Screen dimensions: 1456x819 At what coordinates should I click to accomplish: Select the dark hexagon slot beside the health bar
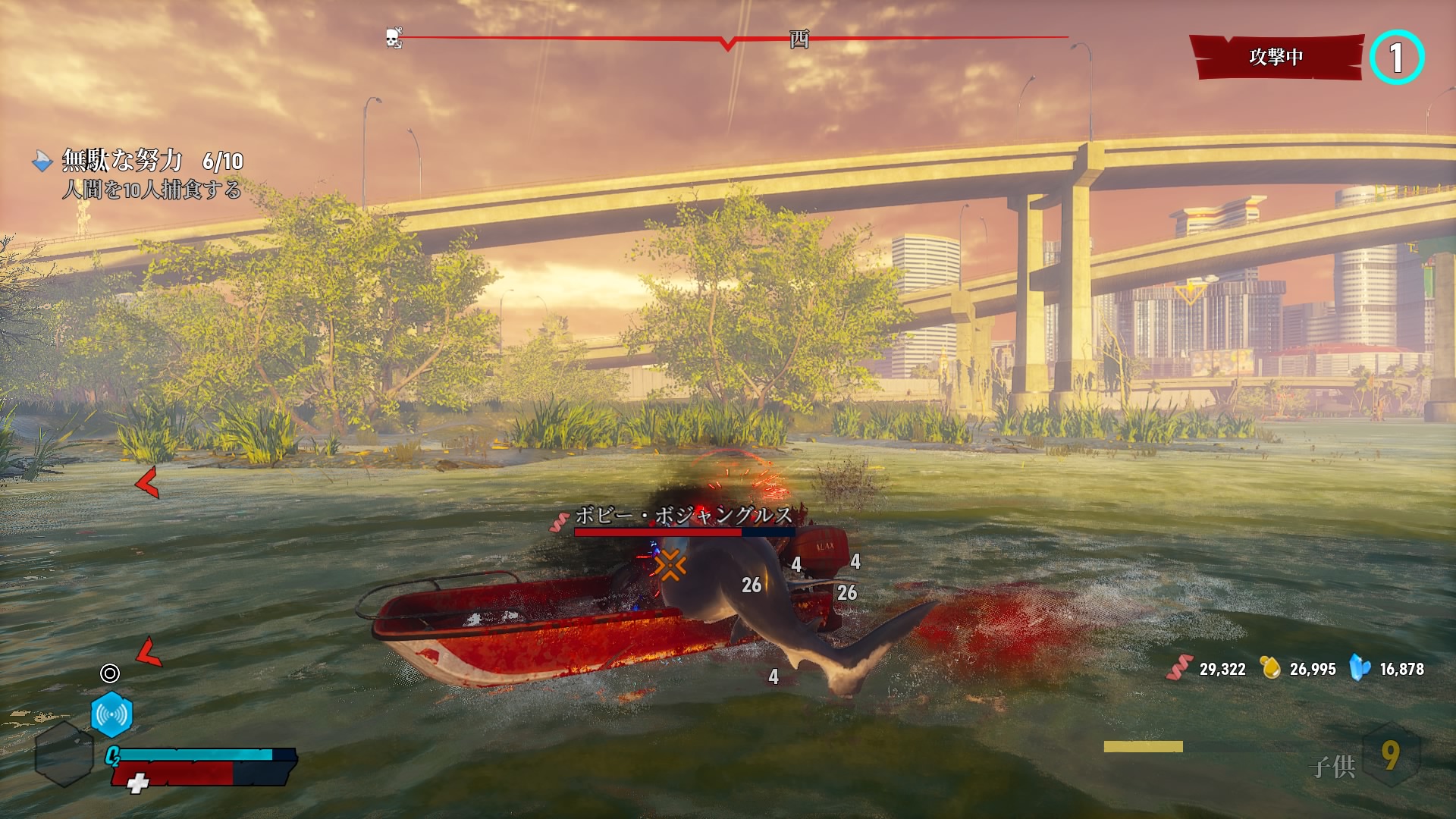click(x=64, y=754)
